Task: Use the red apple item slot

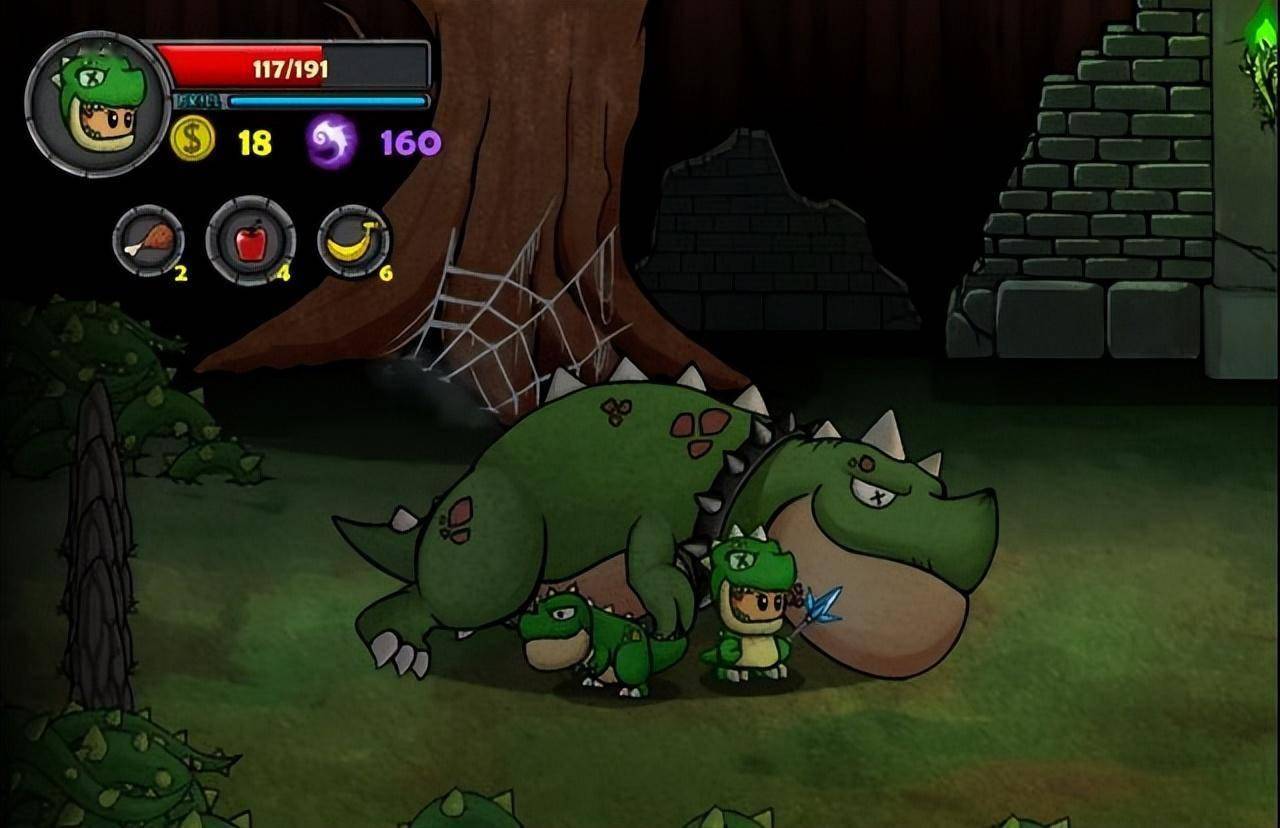Action: pos(250,240)
